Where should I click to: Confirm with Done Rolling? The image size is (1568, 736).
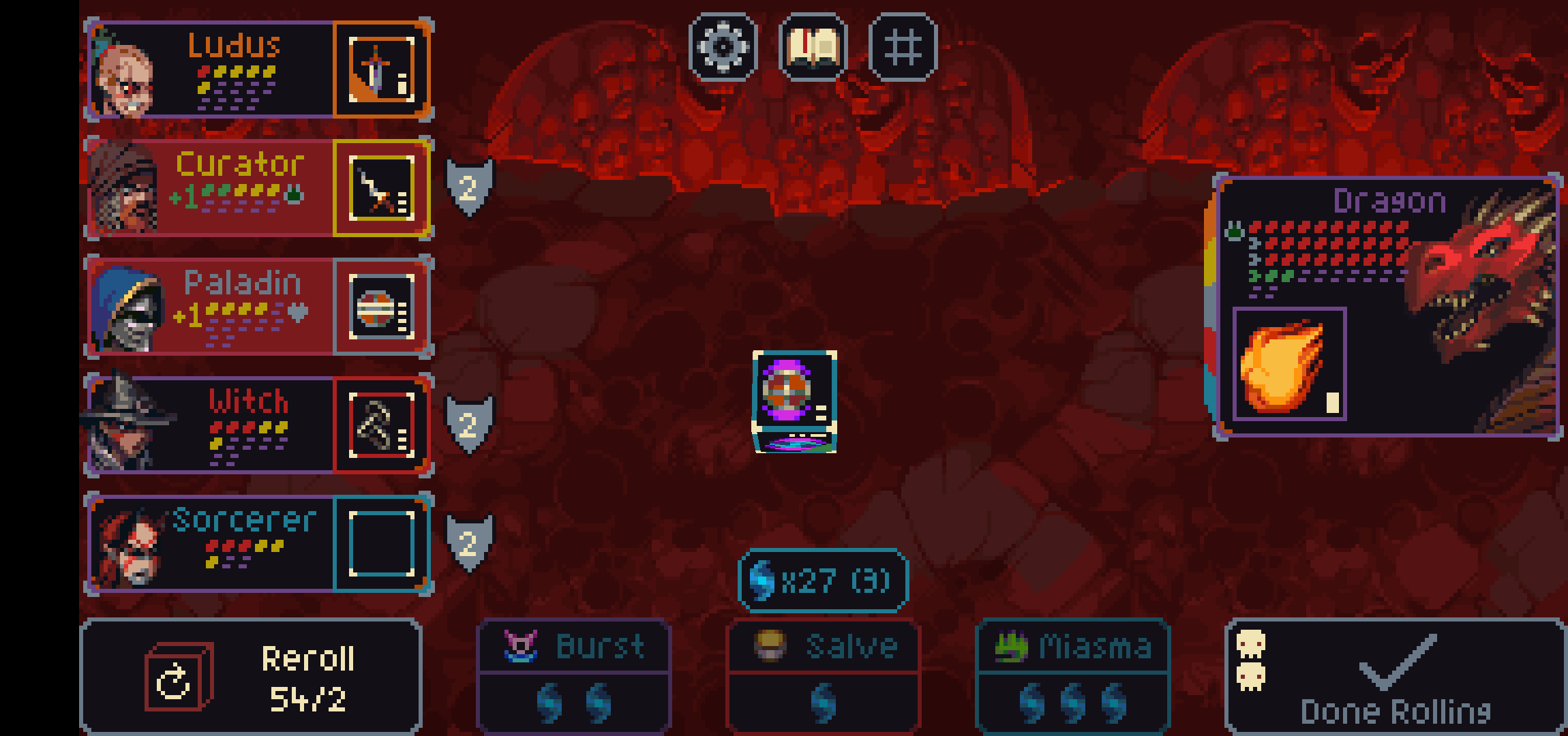(1395, 677)
